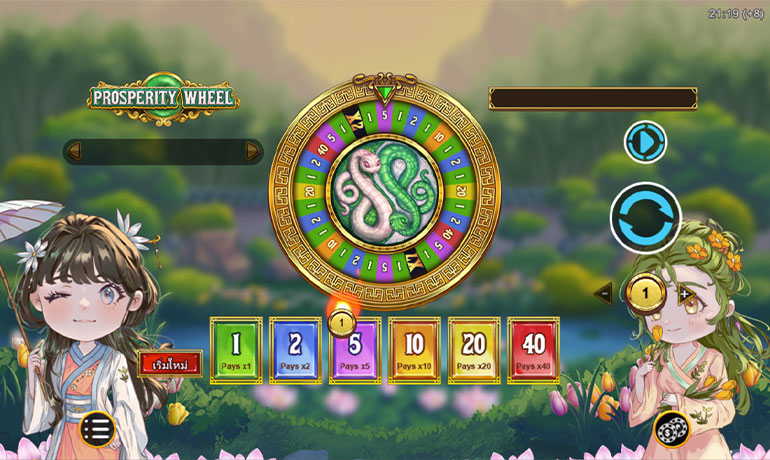Place a bet on the green 1 tile
Screen dimensions: 770x460
(236, 350)
